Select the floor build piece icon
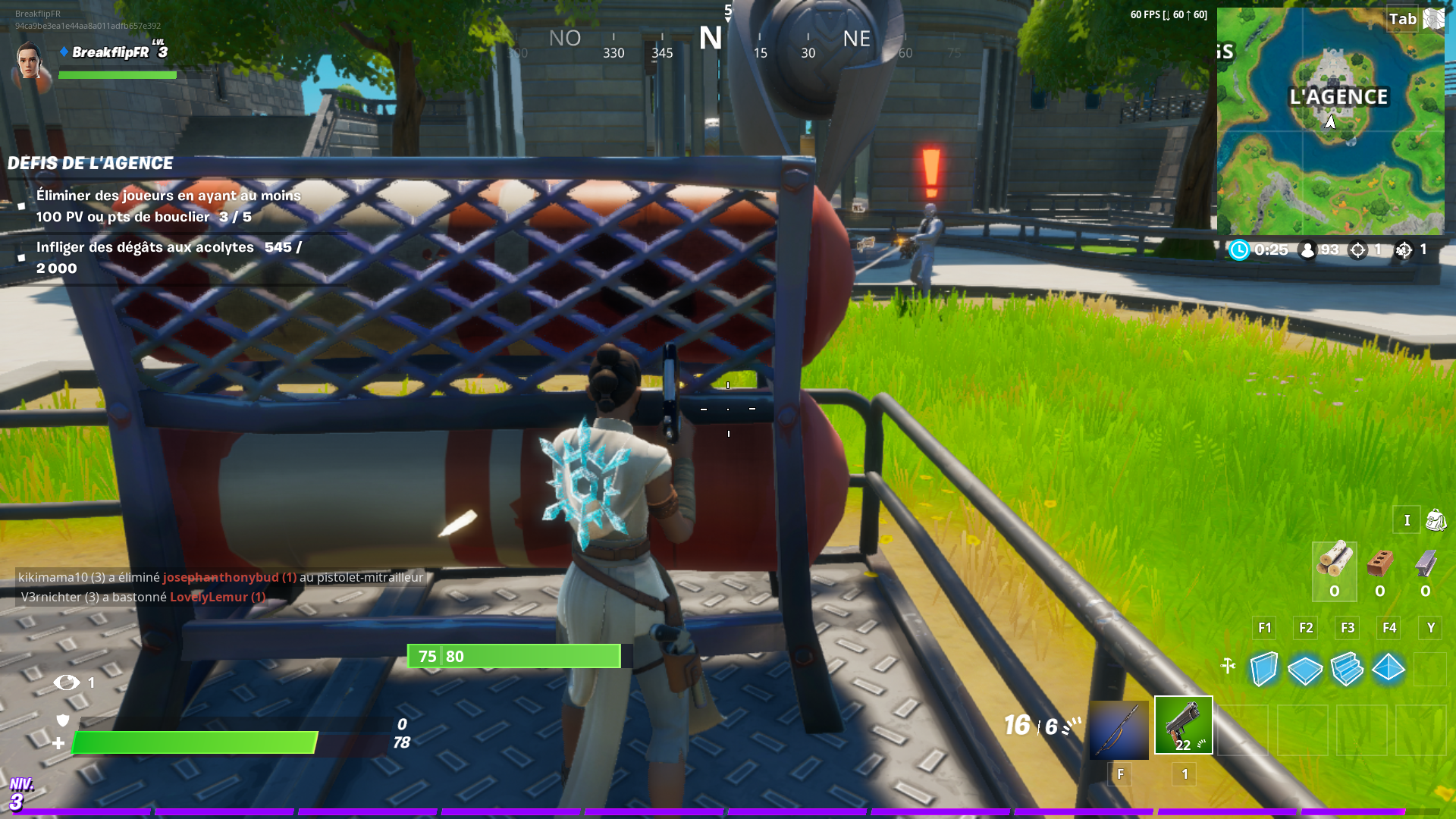 point(1304,669)
